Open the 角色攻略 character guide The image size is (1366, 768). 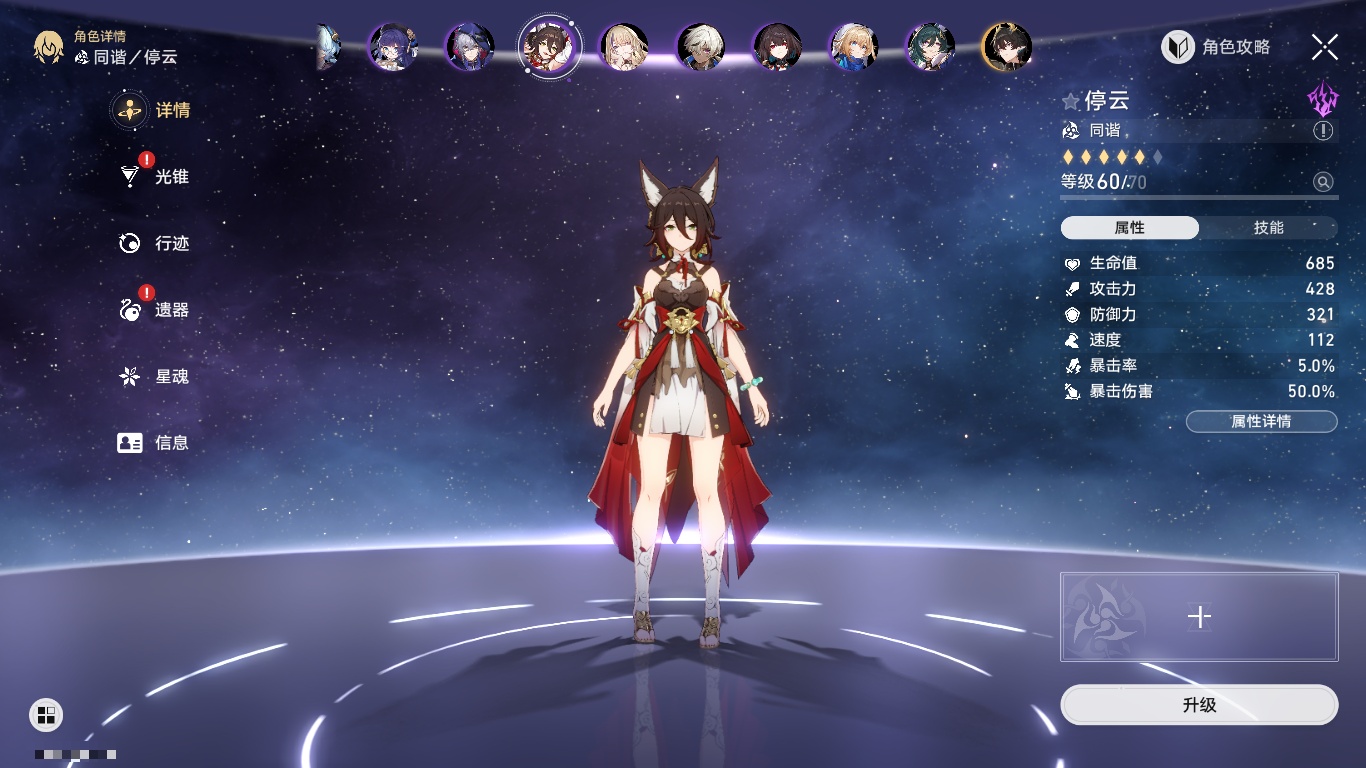(x=1216, y=47)
